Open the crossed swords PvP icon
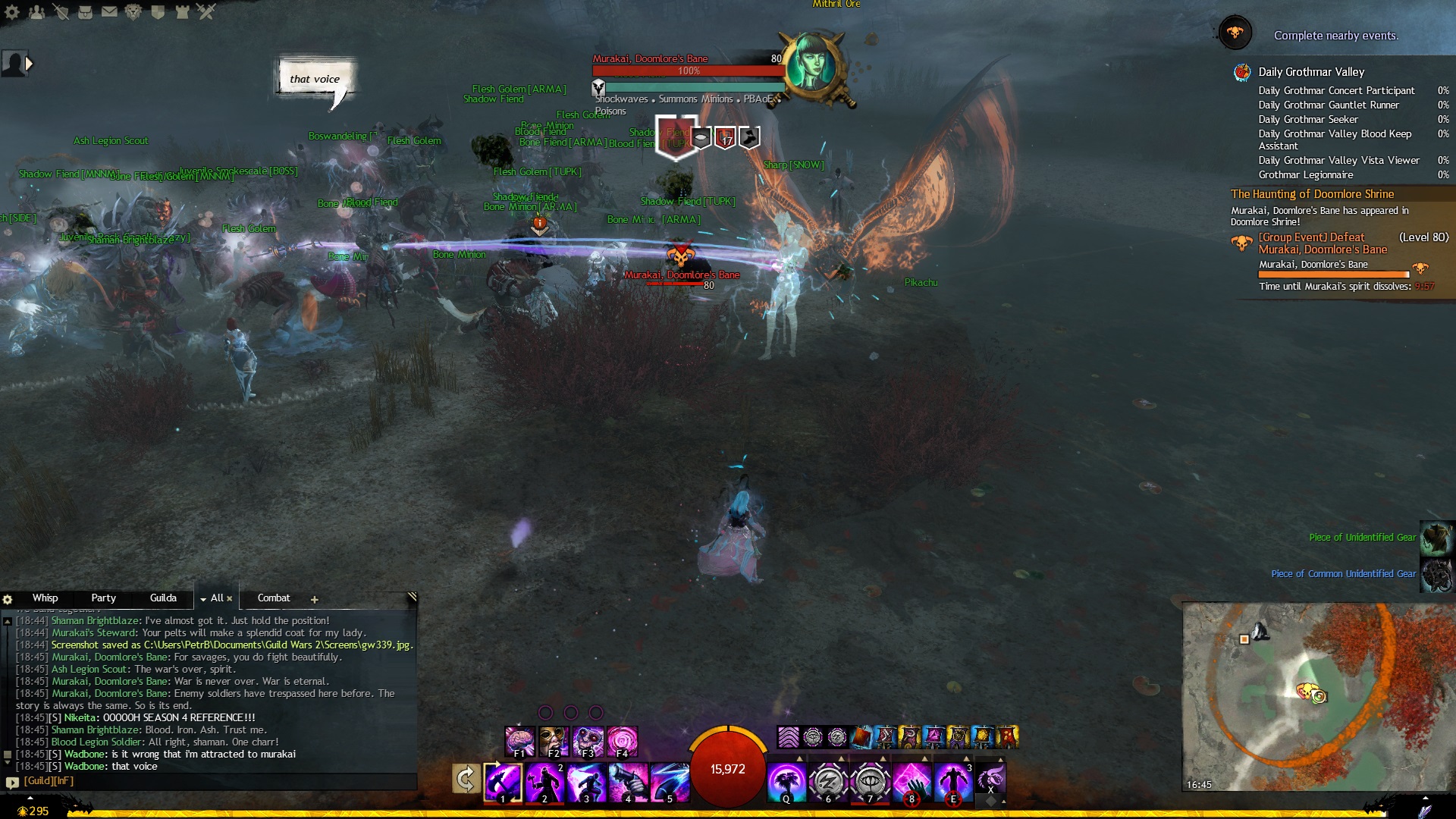The height and width of the screenshot is (819, 1456). [x=206, y=11]
